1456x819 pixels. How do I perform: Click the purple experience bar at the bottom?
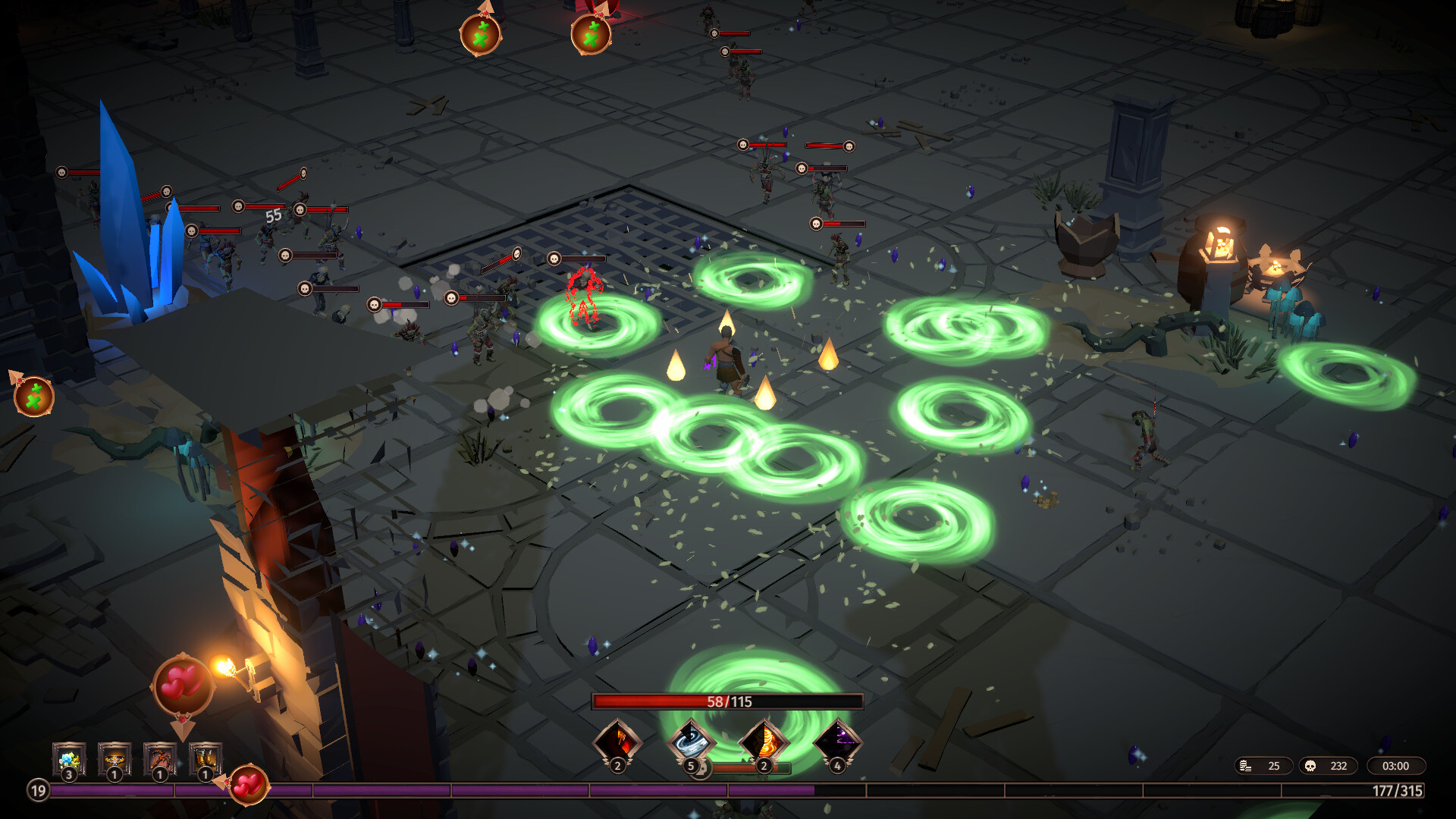[455, 791]
